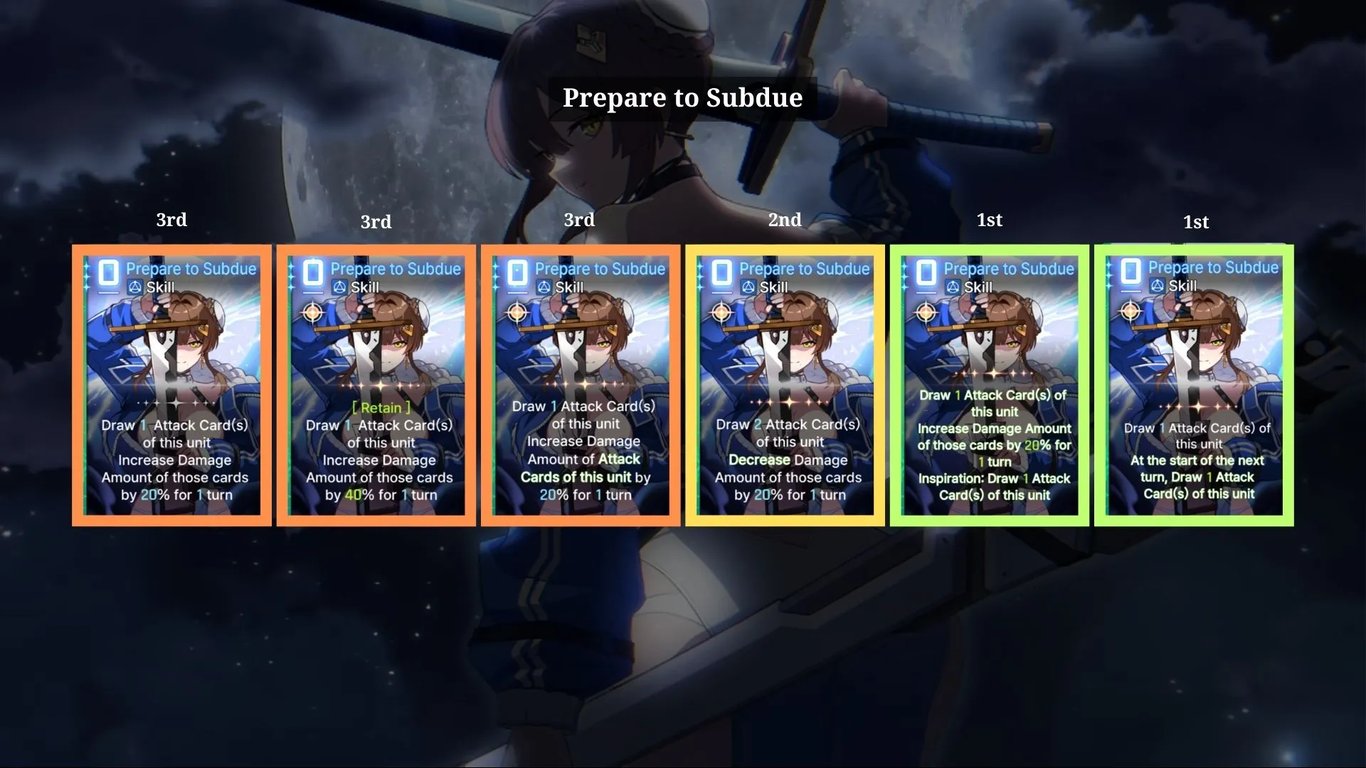Select the card with Decrease Damage text
1366x768 pixels.
click(785, 385)
